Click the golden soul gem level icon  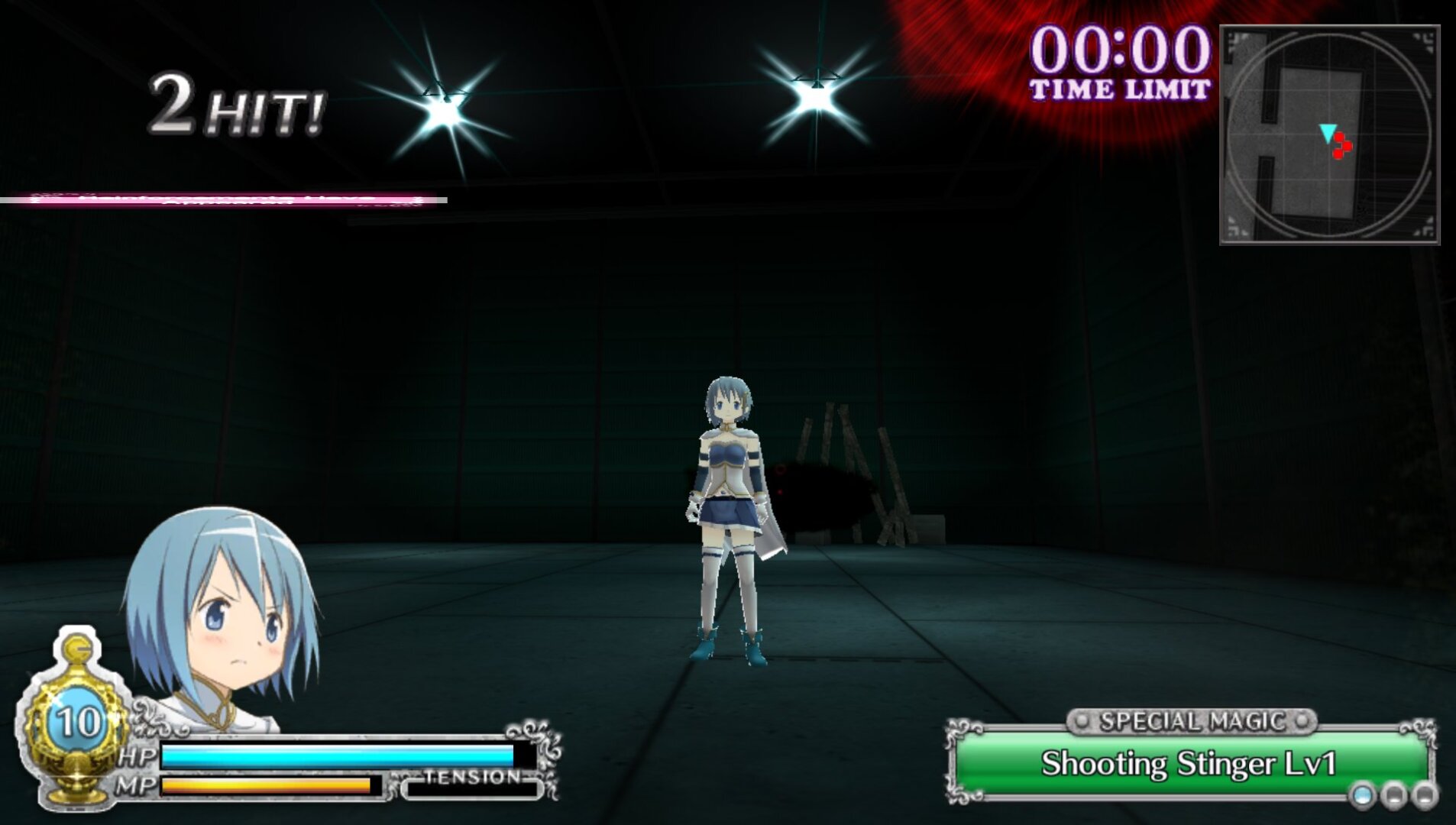(75, 722)
